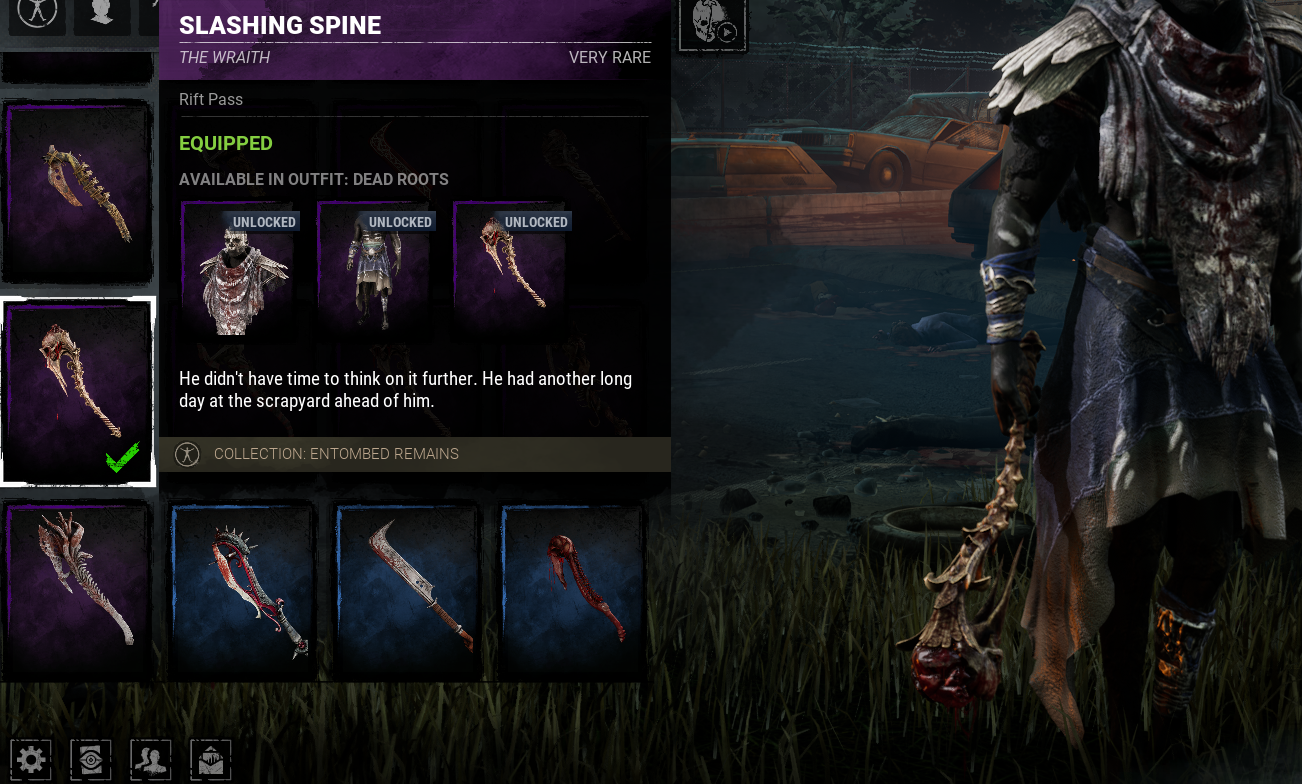
Task: Choose the golden bone axe weapon card
Action: click(x=78, y=191)
